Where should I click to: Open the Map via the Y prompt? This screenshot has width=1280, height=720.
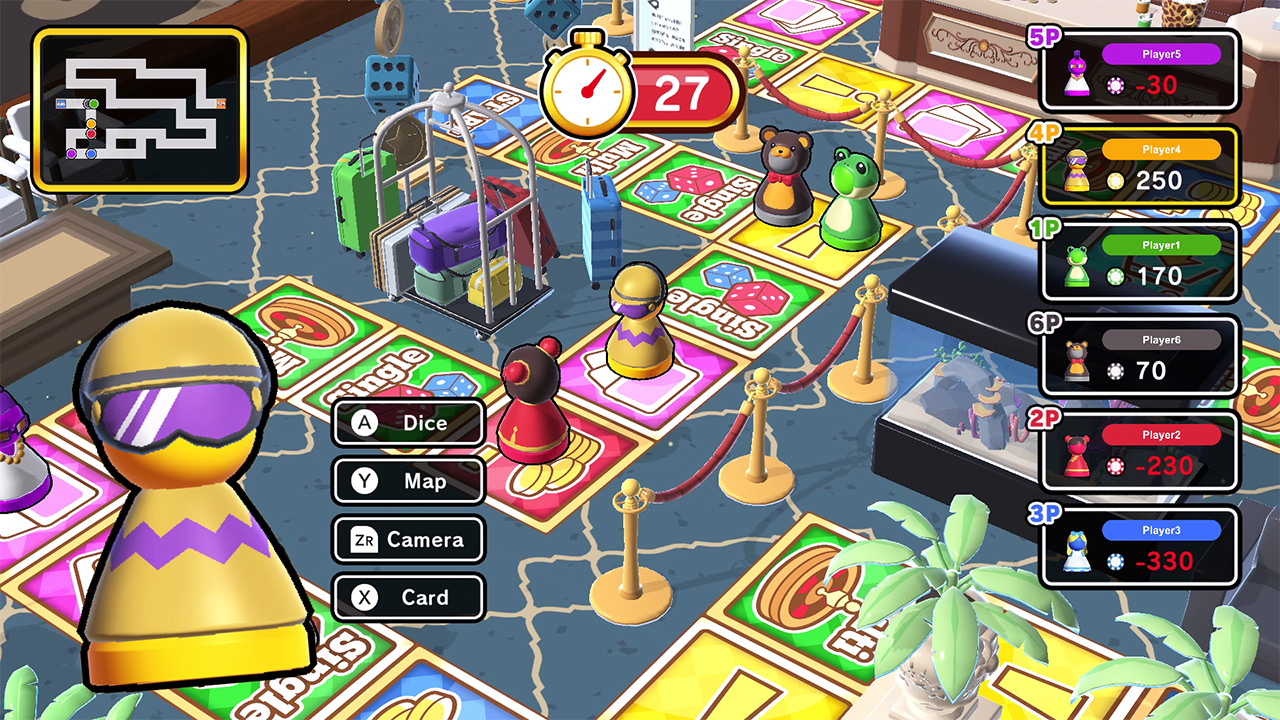pos(409,481)
